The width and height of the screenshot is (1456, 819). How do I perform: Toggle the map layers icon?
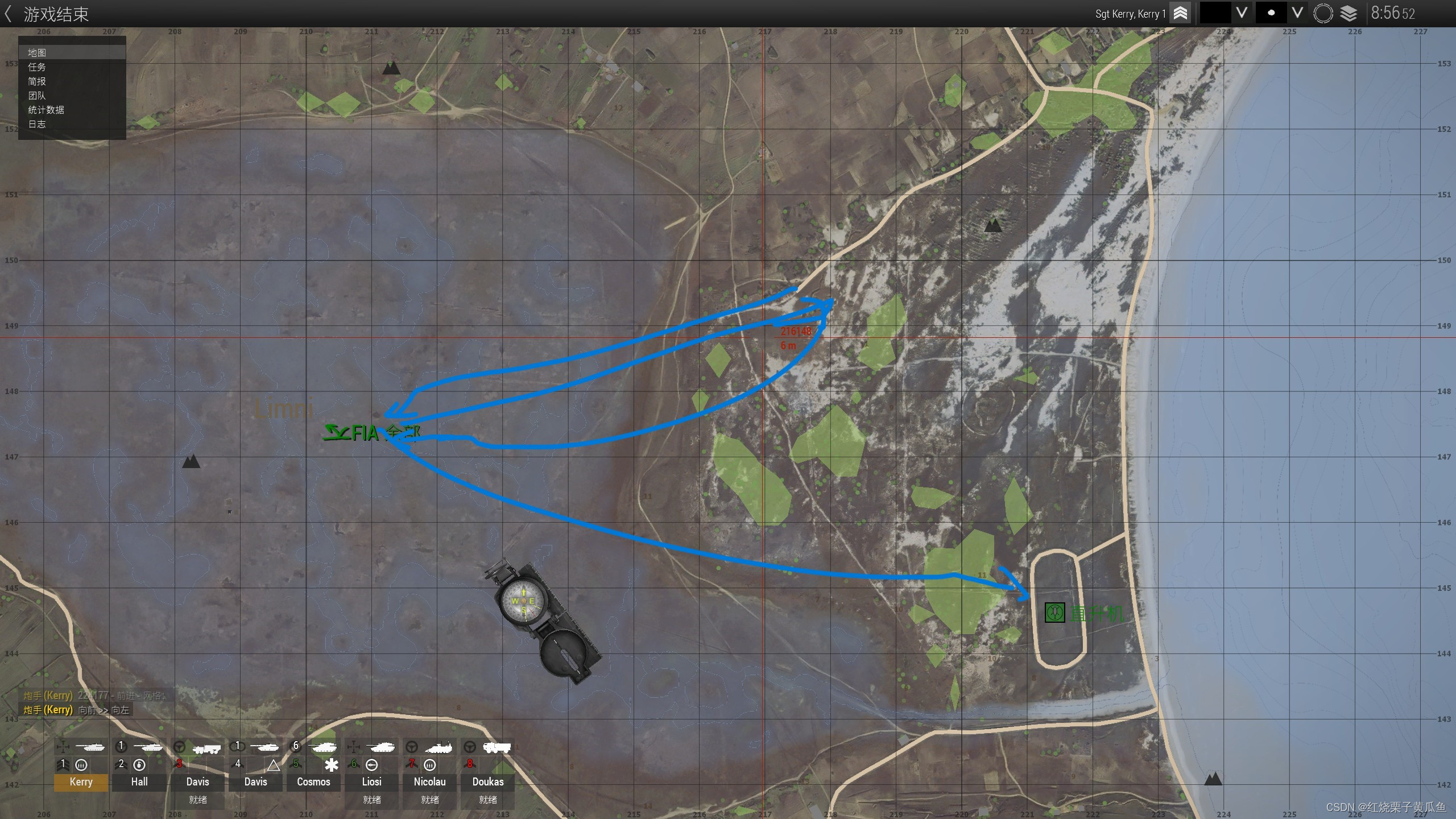(x=1349, y=14)
